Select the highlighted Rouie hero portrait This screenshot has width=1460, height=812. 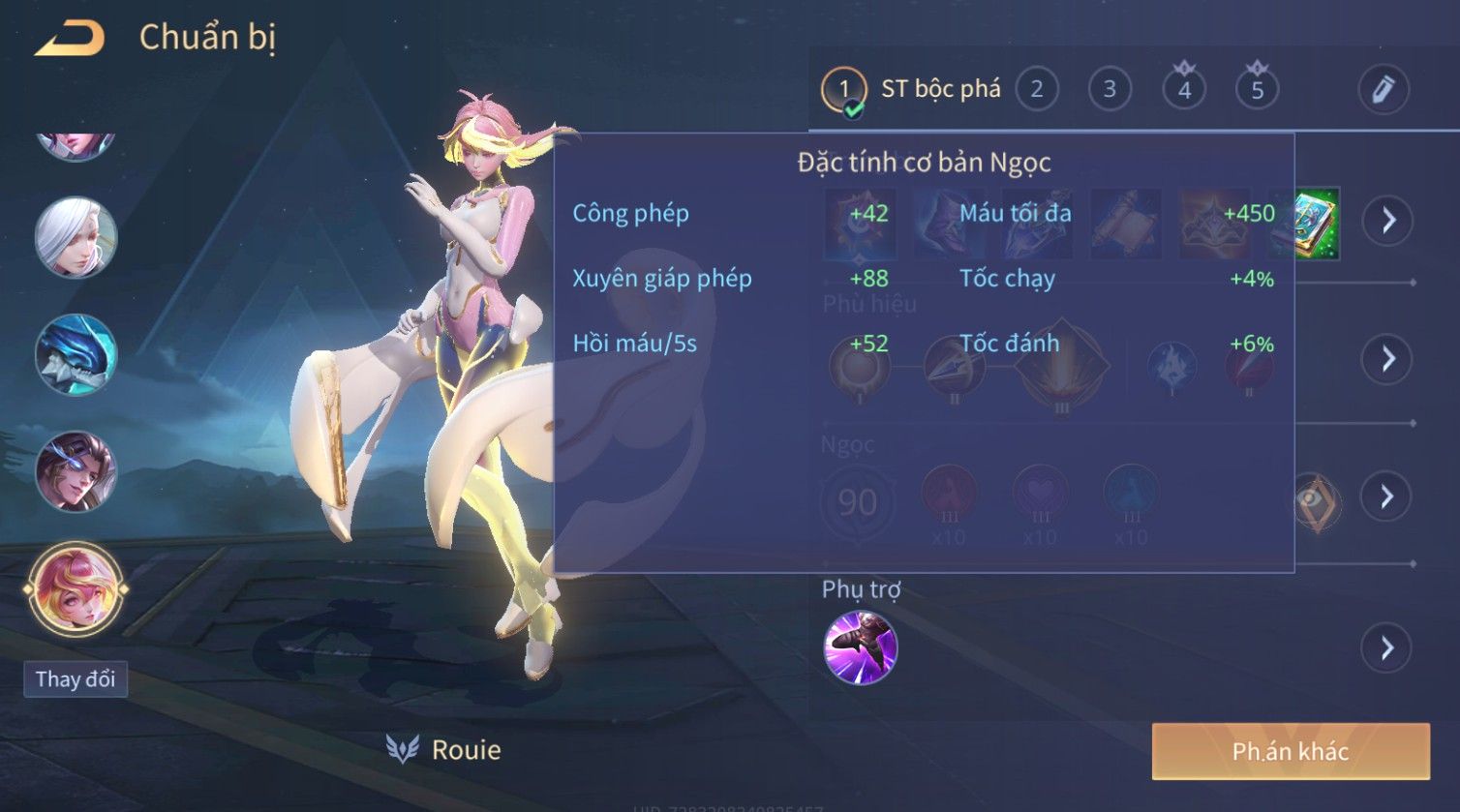click(76, 588)
